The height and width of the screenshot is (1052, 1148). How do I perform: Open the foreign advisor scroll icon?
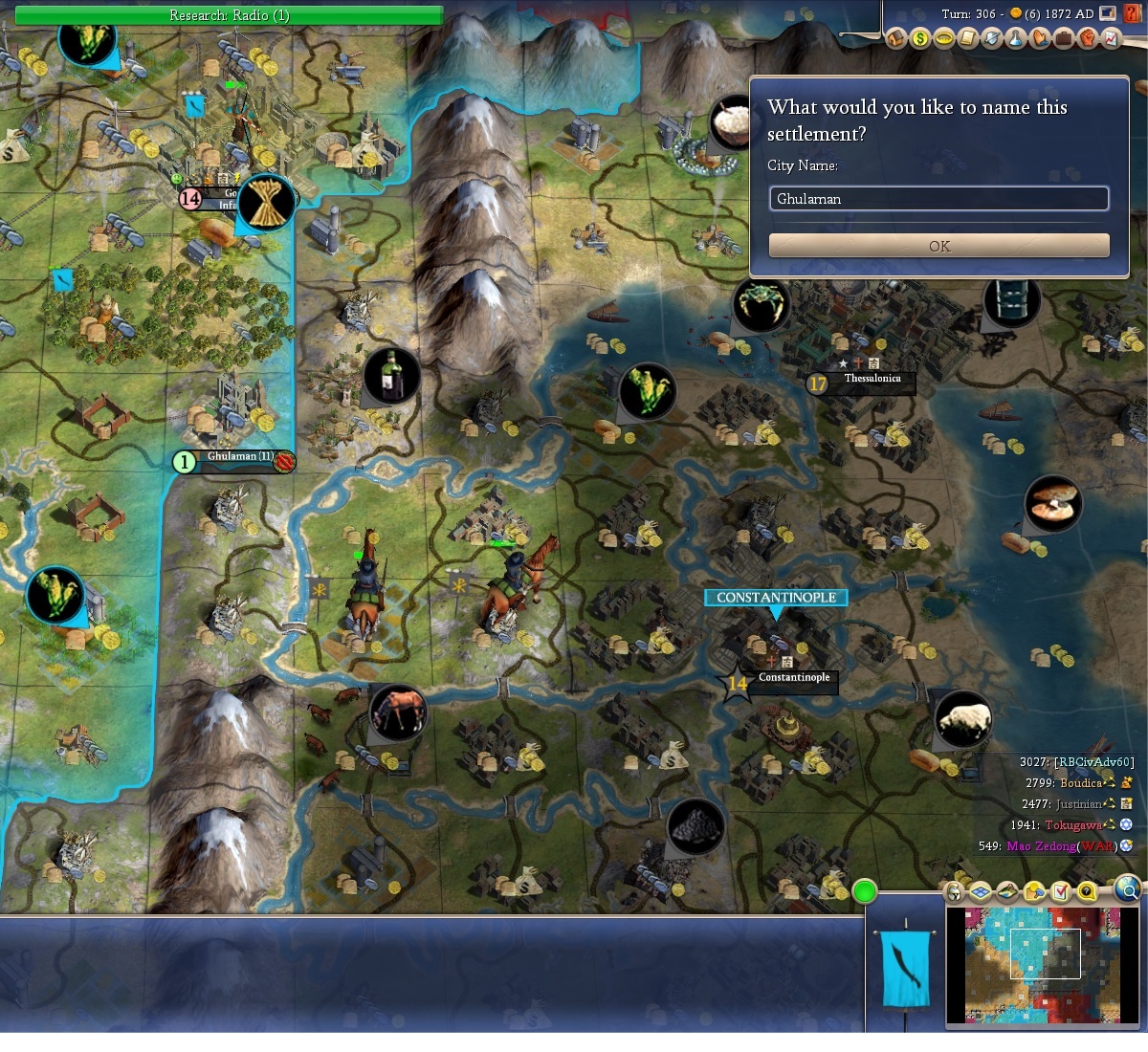[x=968, y=38]
